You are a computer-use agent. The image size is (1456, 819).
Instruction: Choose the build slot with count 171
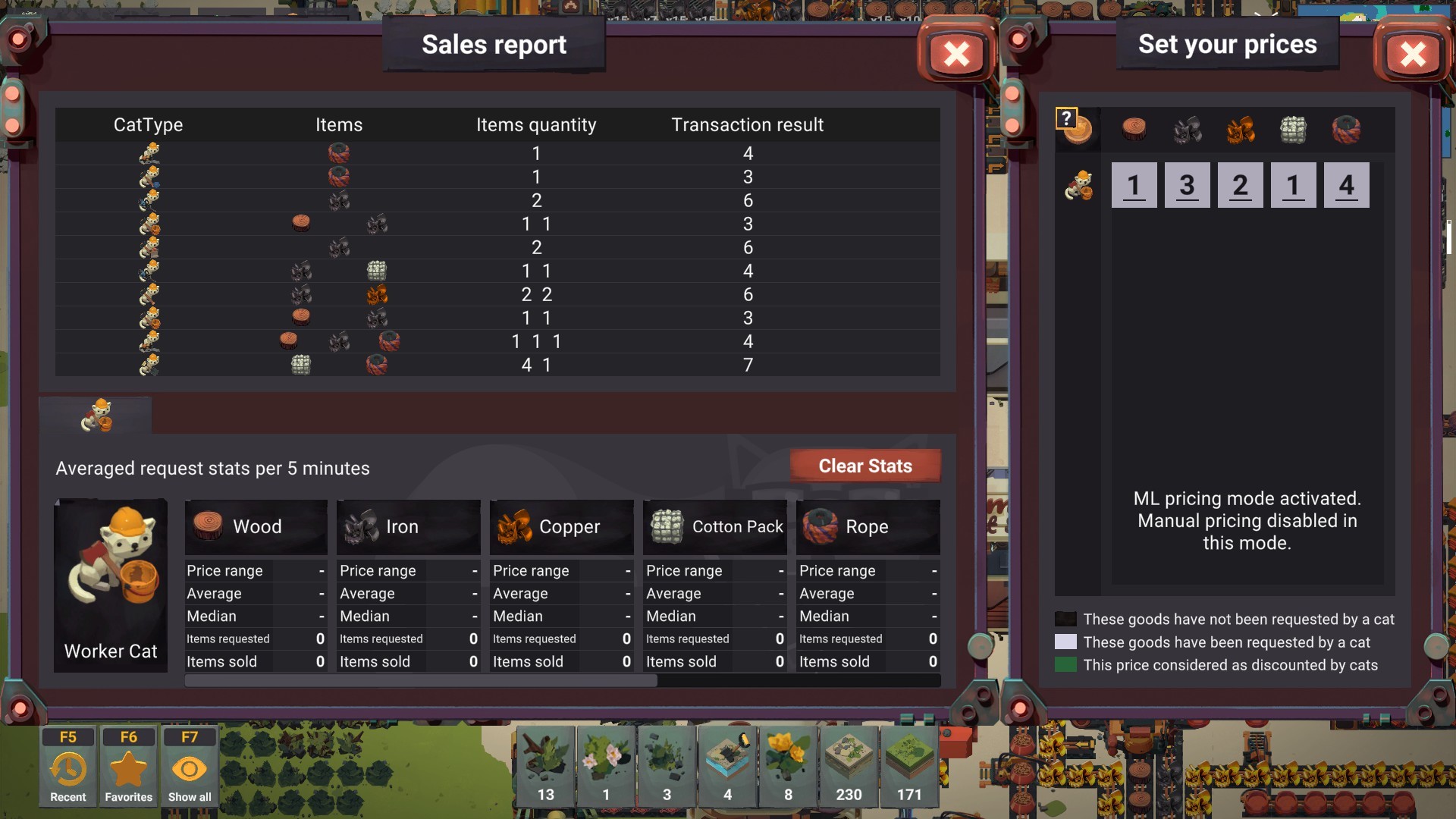click(x=909, y=766)
